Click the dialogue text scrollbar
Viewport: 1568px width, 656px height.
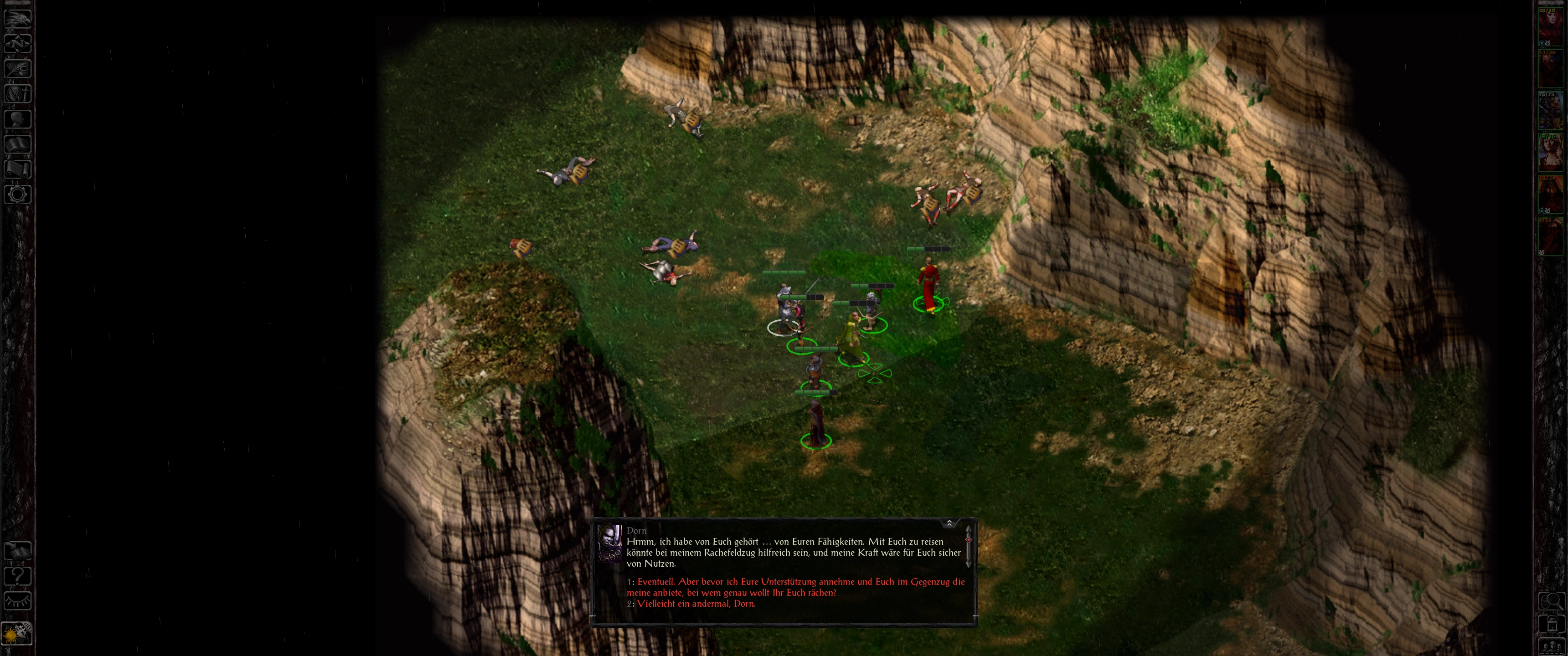coord(968,547)
